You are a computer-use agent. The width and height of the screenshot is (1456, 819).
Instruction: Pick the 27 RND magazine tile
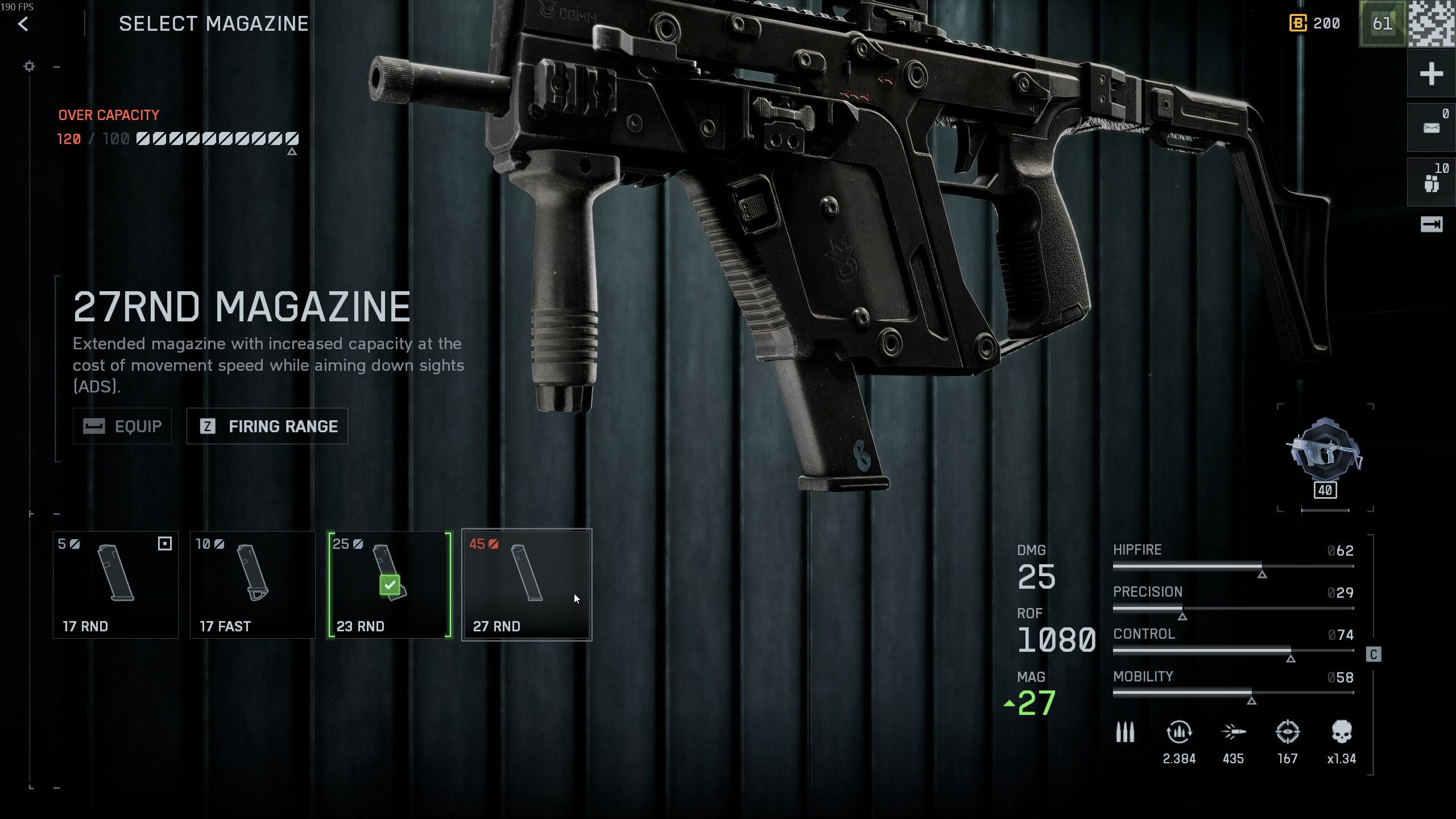(x=527, y=585)
